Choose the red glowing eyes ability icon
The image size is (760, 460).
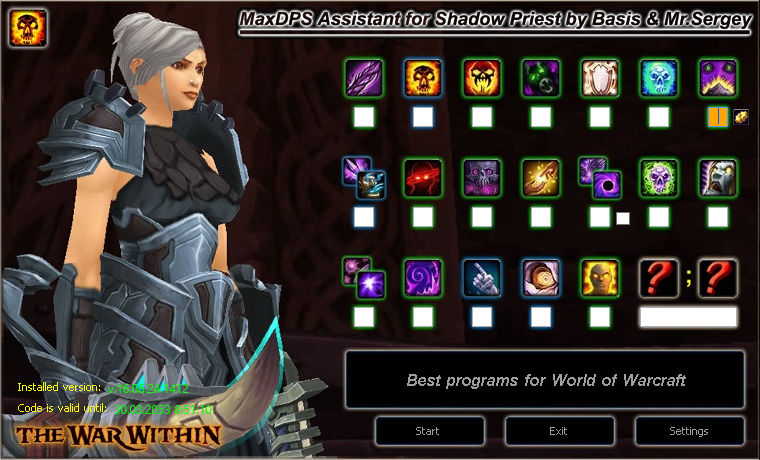point(423,177)
